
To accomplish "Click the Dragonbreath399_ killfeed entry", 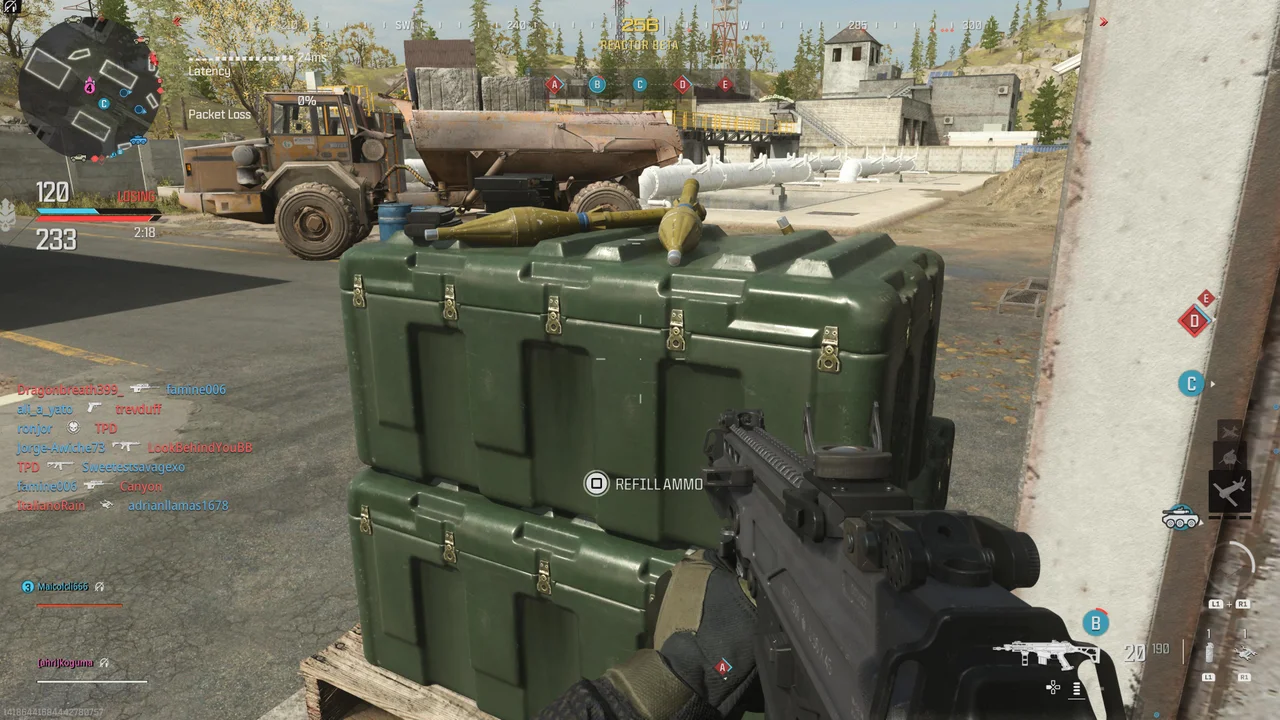I will (x=70, y=390).
